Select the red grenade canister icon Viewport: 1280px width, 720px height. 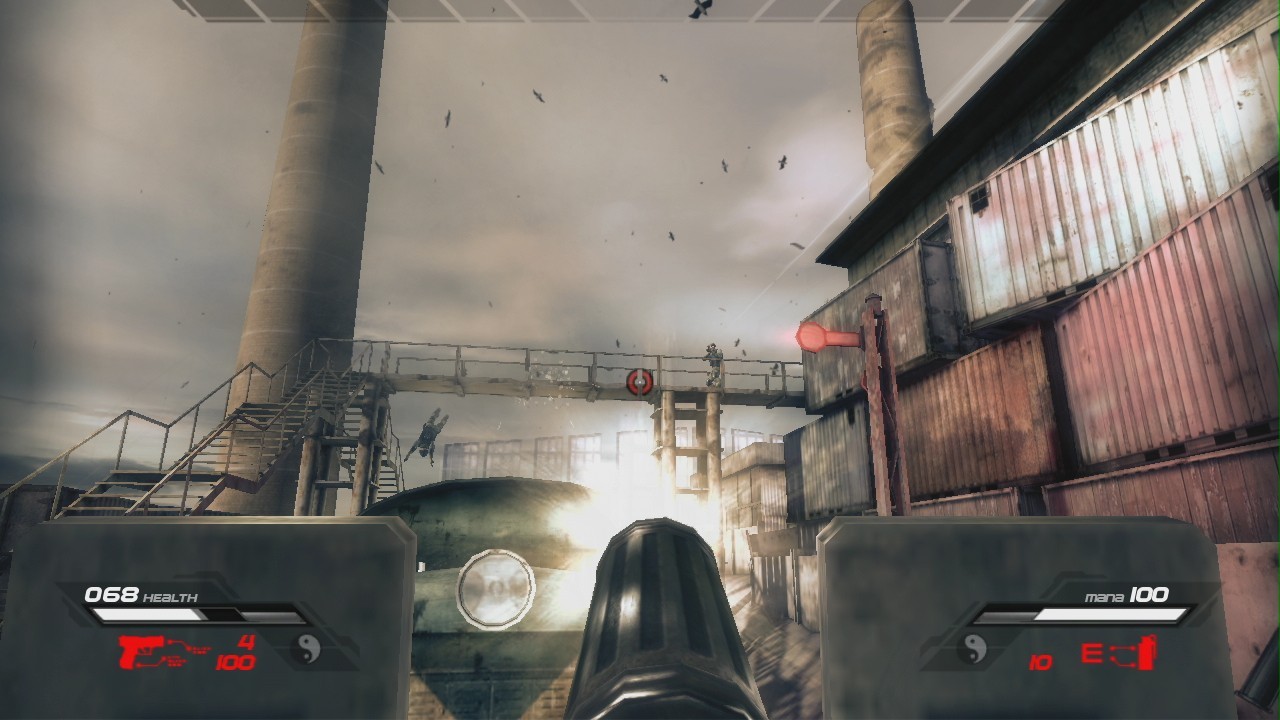1146,654
